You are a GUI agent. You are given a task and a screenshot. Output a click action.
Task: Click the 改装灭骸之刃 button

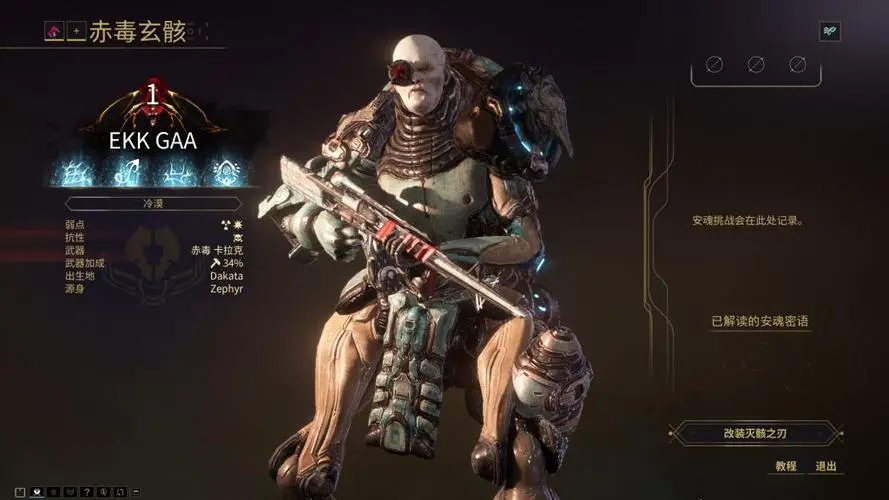(756, 433)
